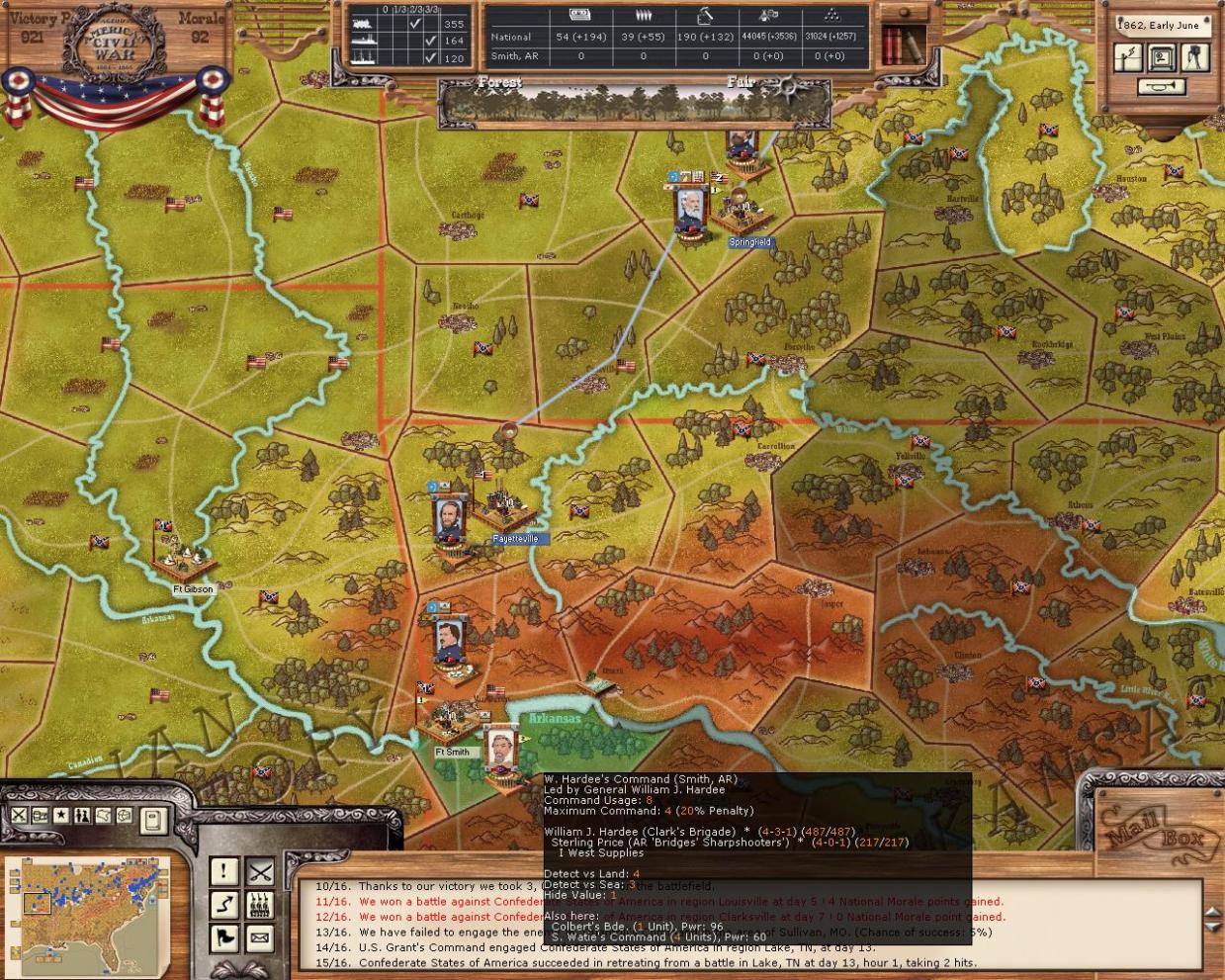
Task: End the turn with the bugle button
Action: (1162, 88)
